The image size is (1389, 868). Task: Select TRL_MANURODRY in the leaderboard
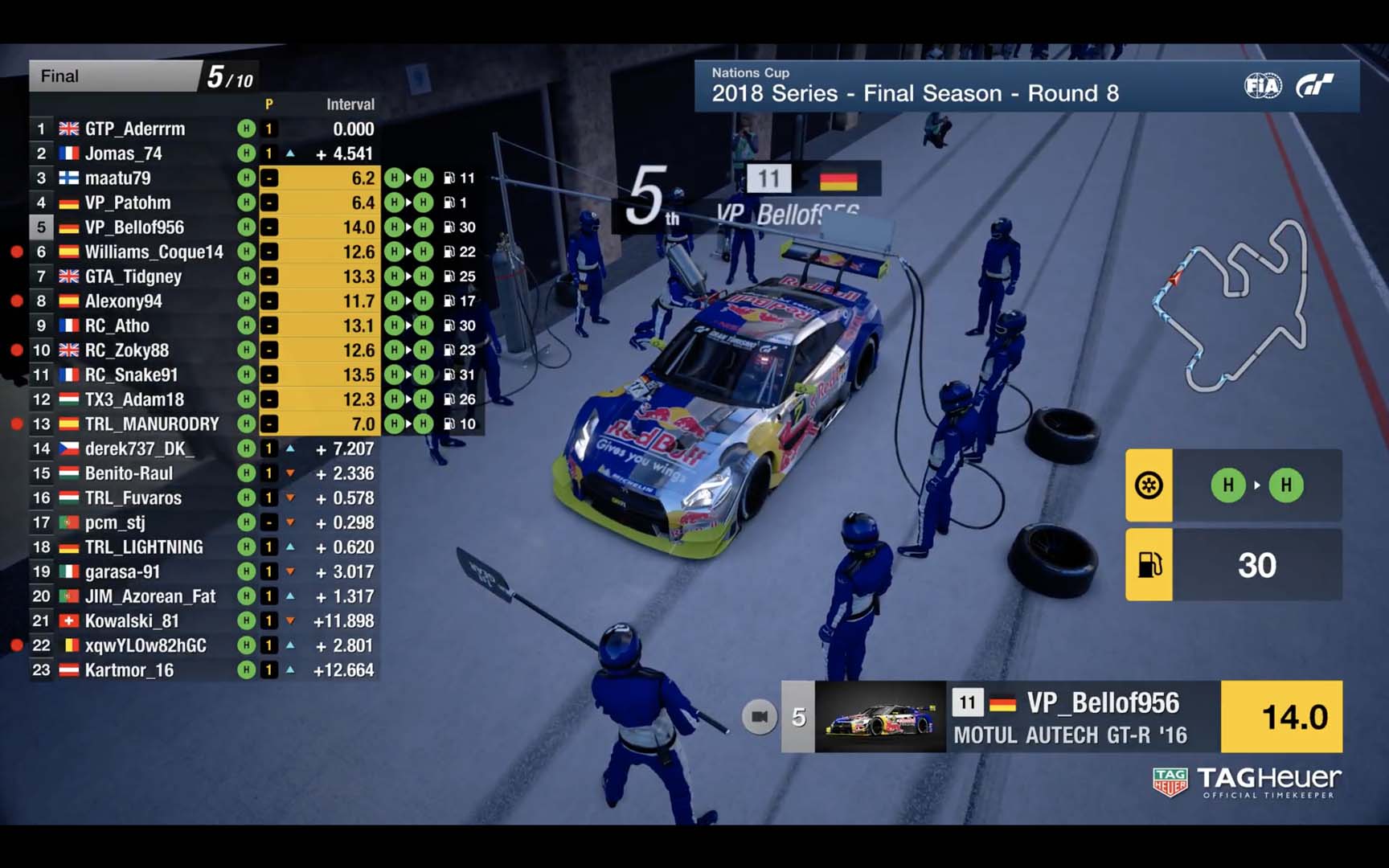[152, 424]
